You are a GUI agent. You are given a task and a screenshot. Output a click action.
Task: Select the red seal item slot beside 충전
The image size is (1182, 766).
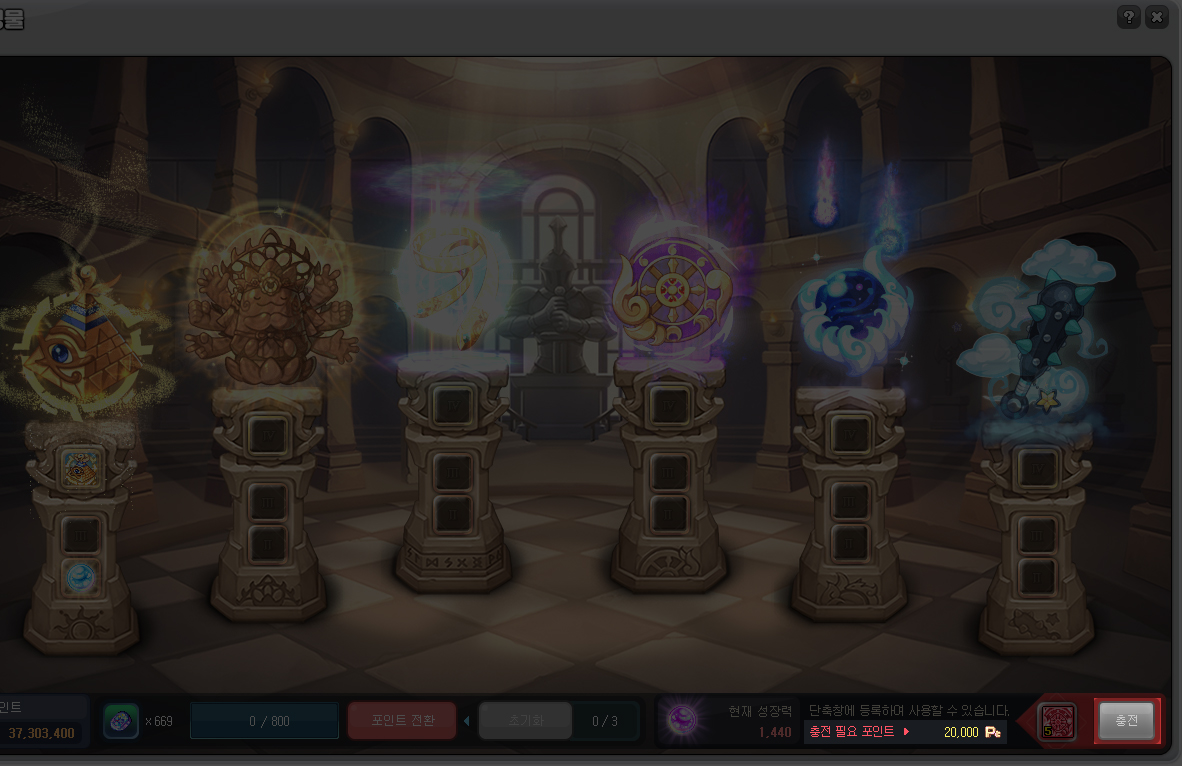[x=1057, y=720]
